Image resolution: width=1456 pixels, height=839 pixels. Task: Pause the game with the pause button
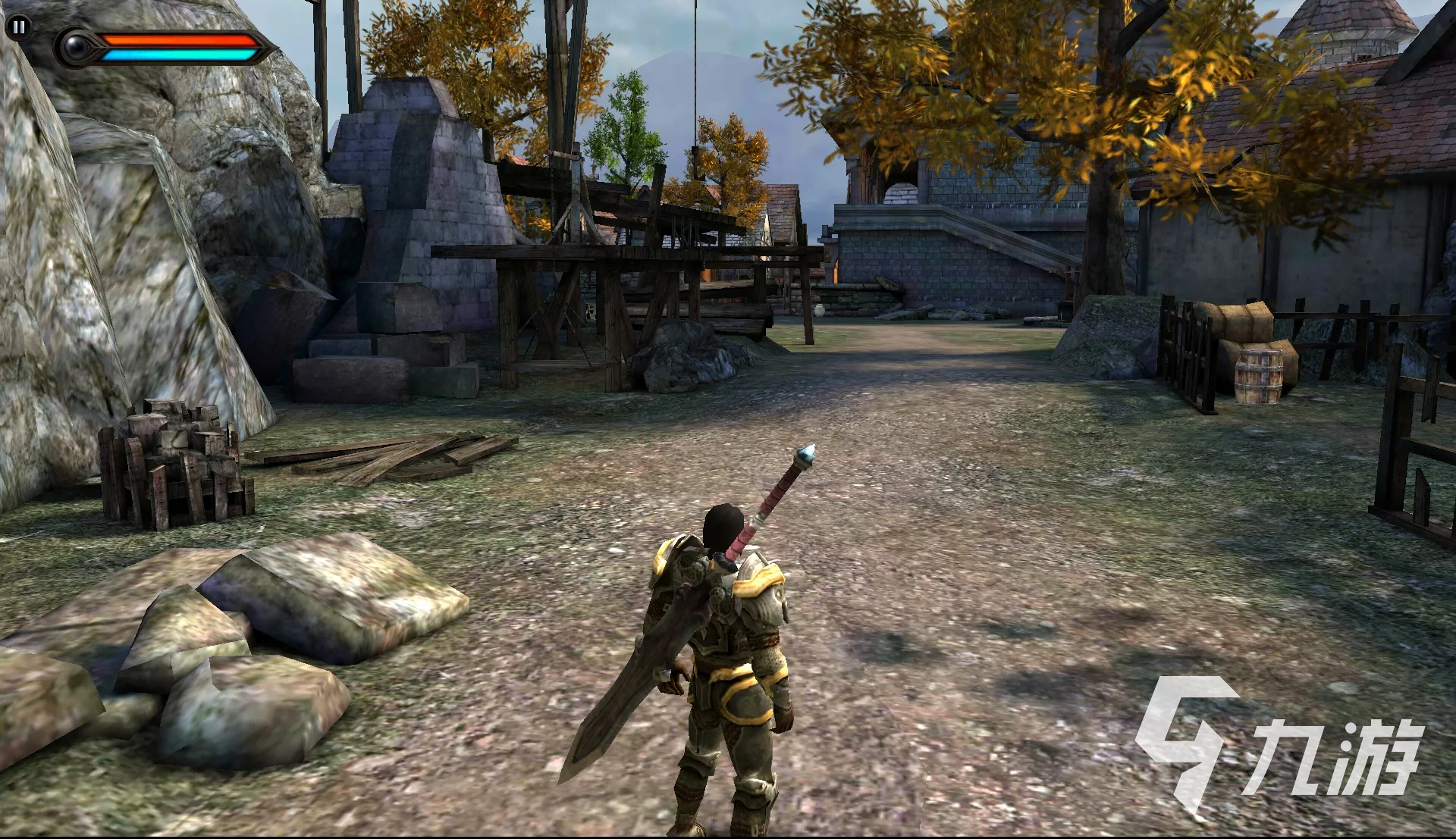[x=18, y=28]
